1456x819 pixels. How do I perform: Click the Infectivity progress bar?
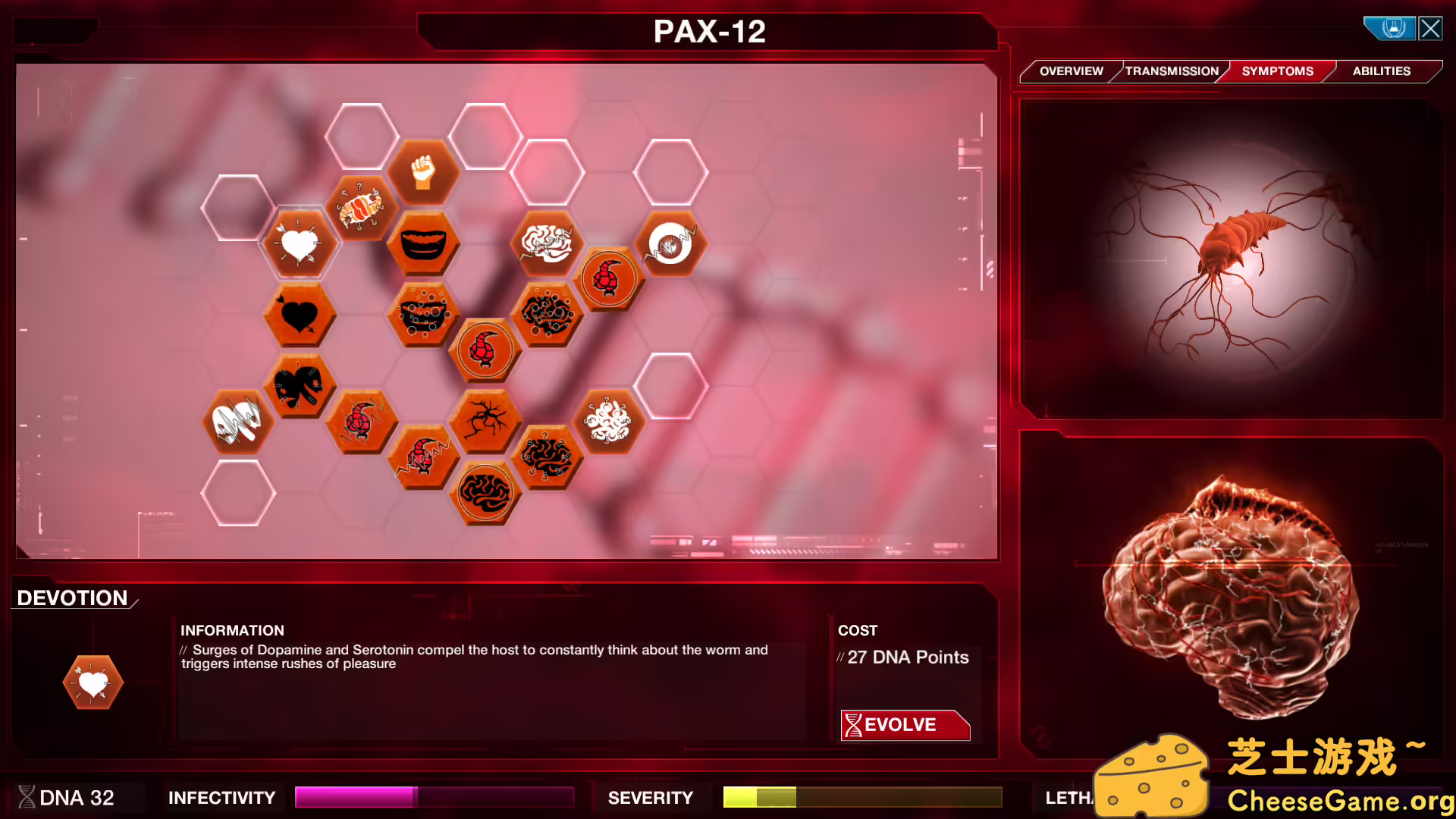click(434, 797)
